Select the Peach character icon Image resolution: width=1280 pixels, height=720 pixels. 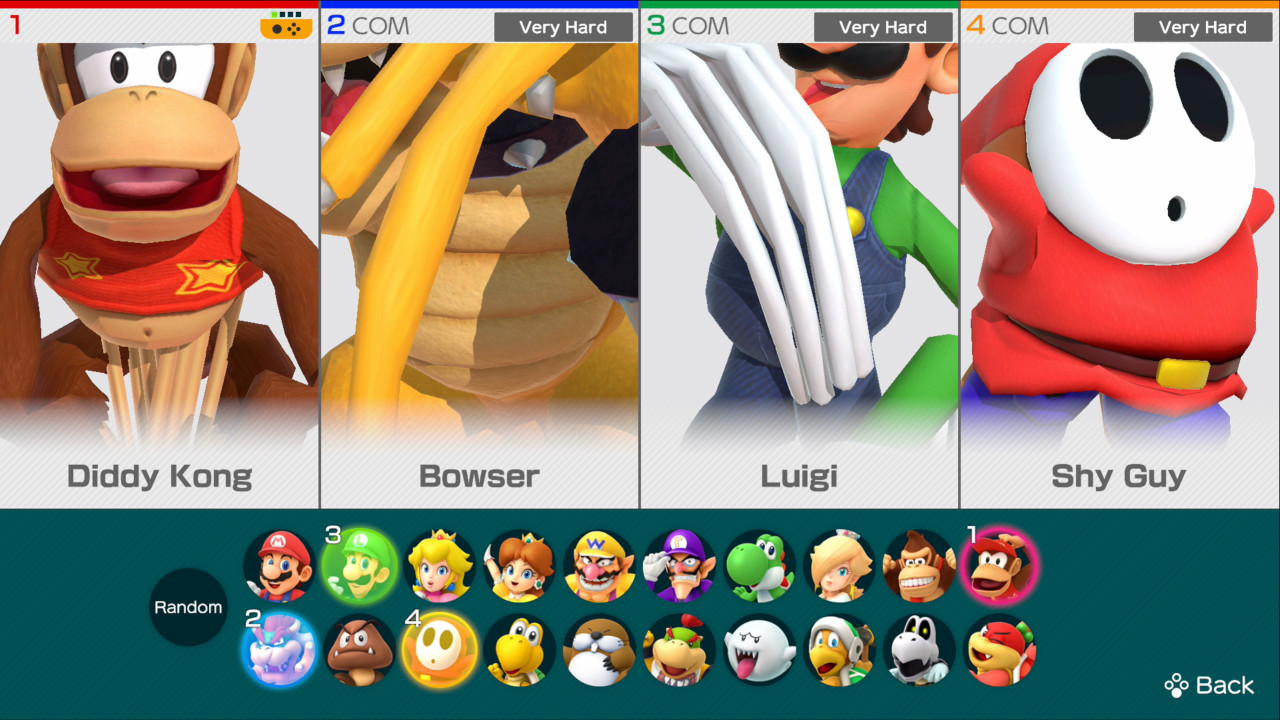click(x=437, y=567)
